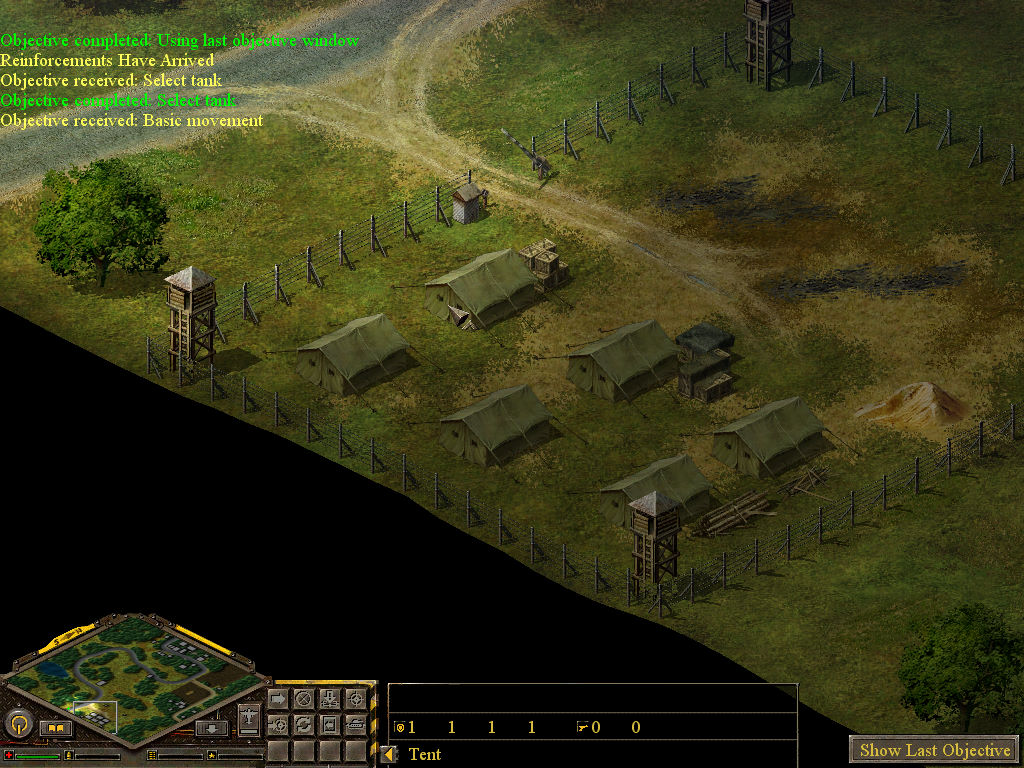Activate the crossed-circle stop command
Screen dimensions: 1024x768
tap(304, 699)
